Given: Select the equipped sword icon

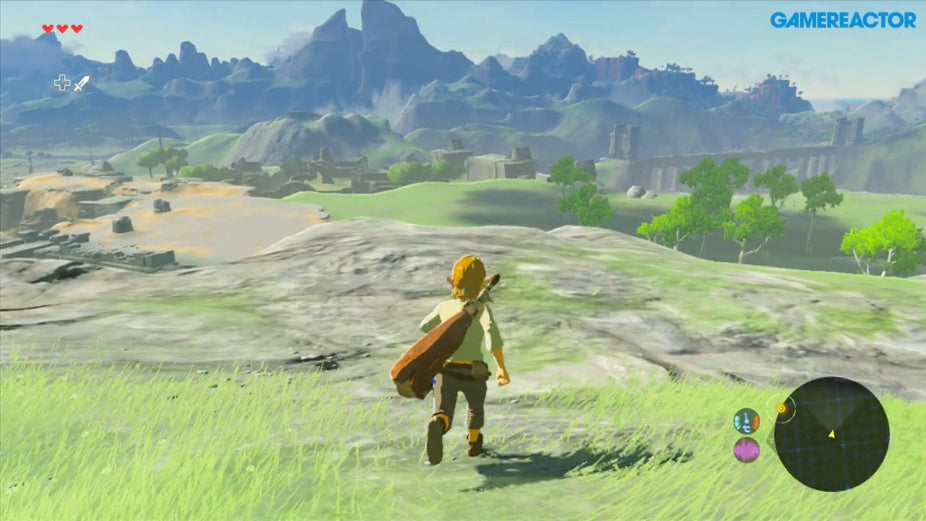Looking at the screenshot, I should pyautogui.click(x=81, y=83).
